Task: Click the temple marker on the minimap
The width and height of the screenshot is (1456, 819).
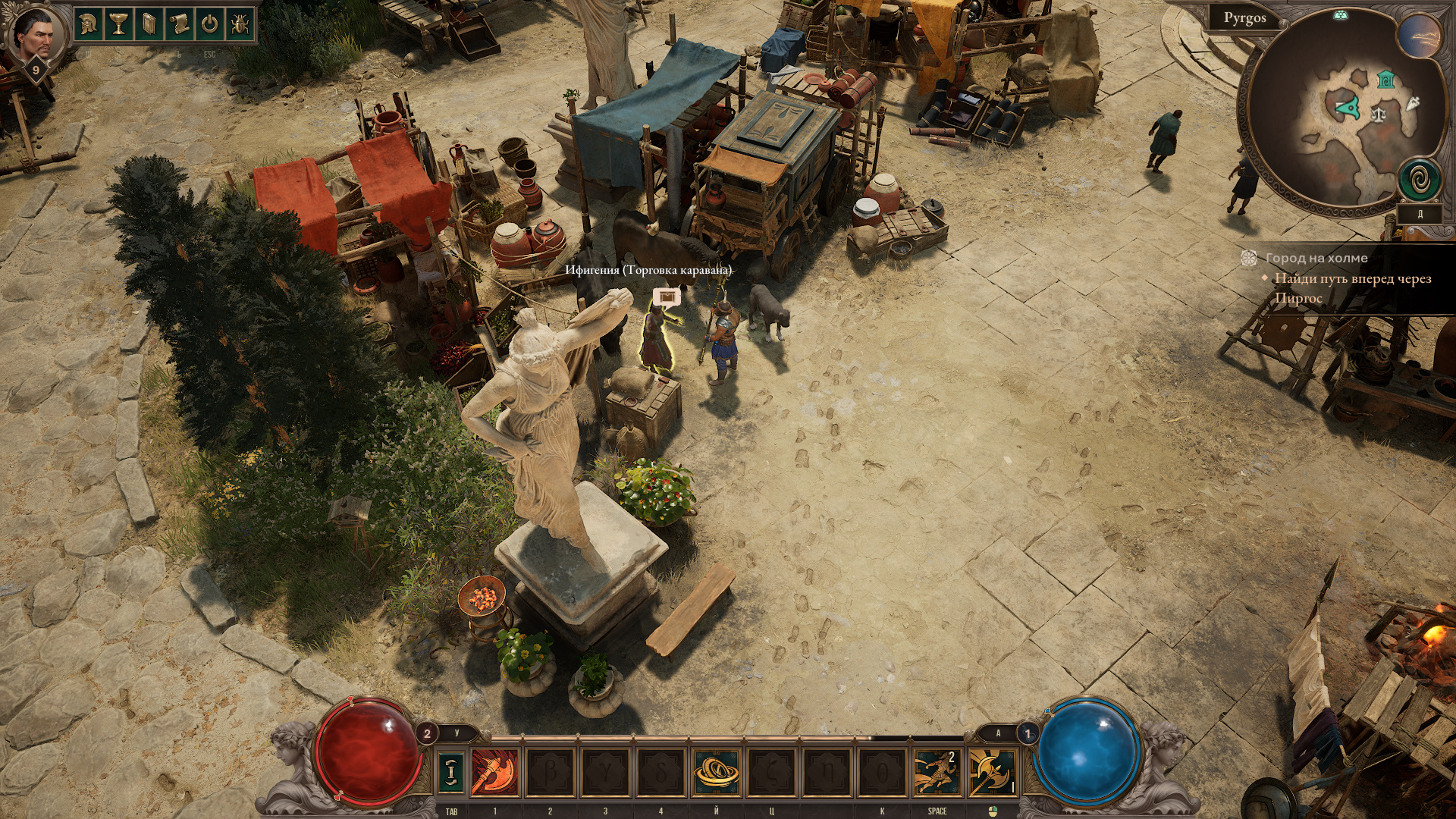Action: 1385,79
